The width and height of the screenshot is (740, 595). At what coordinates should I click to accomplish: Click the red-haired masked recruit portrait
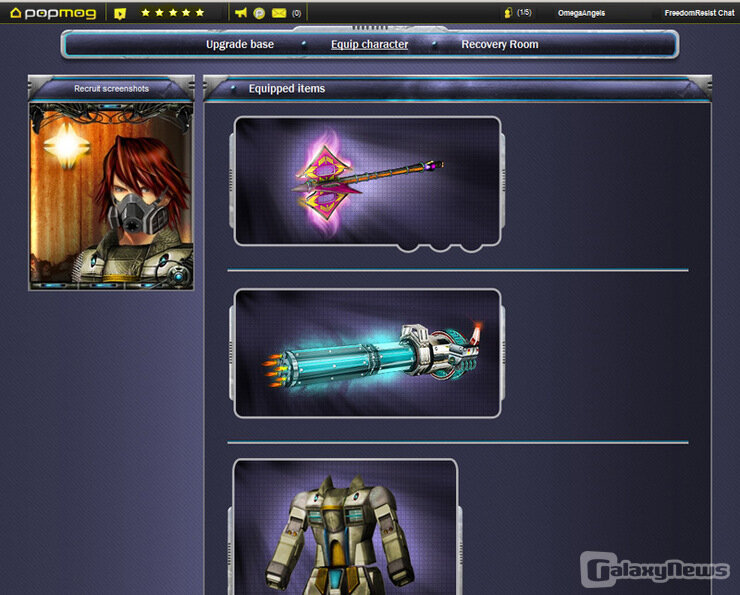tap(111, 196)
